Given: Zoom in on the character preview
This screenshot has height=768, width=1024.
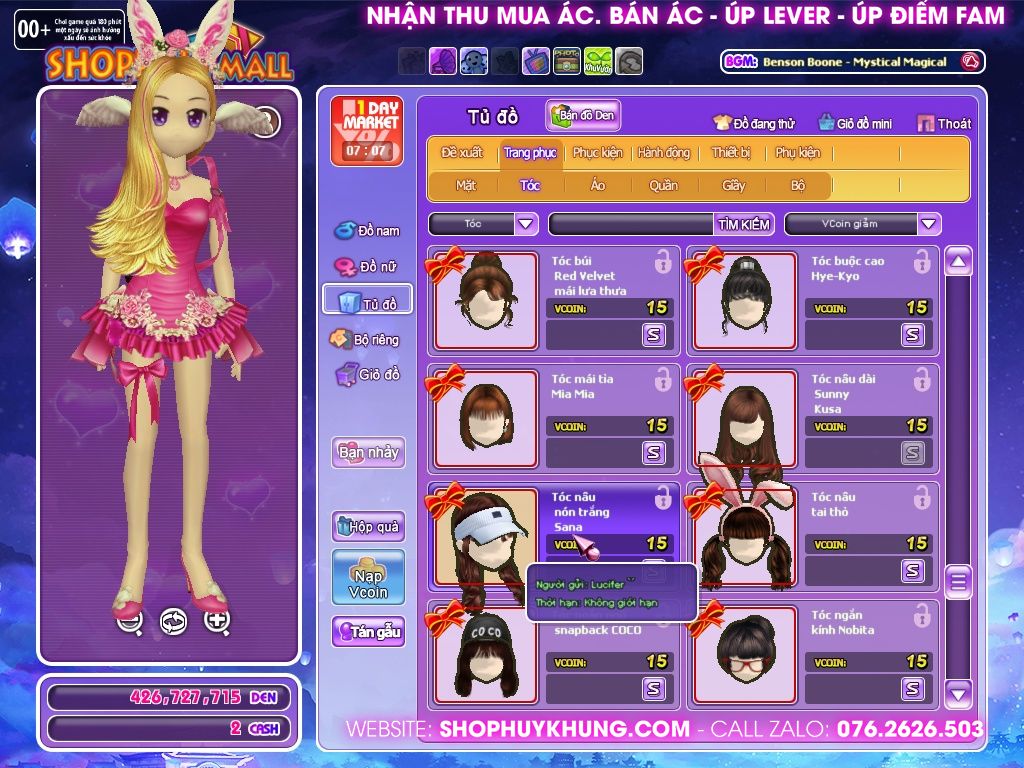Looking at the screenshot, I should (x=217, y=621).
